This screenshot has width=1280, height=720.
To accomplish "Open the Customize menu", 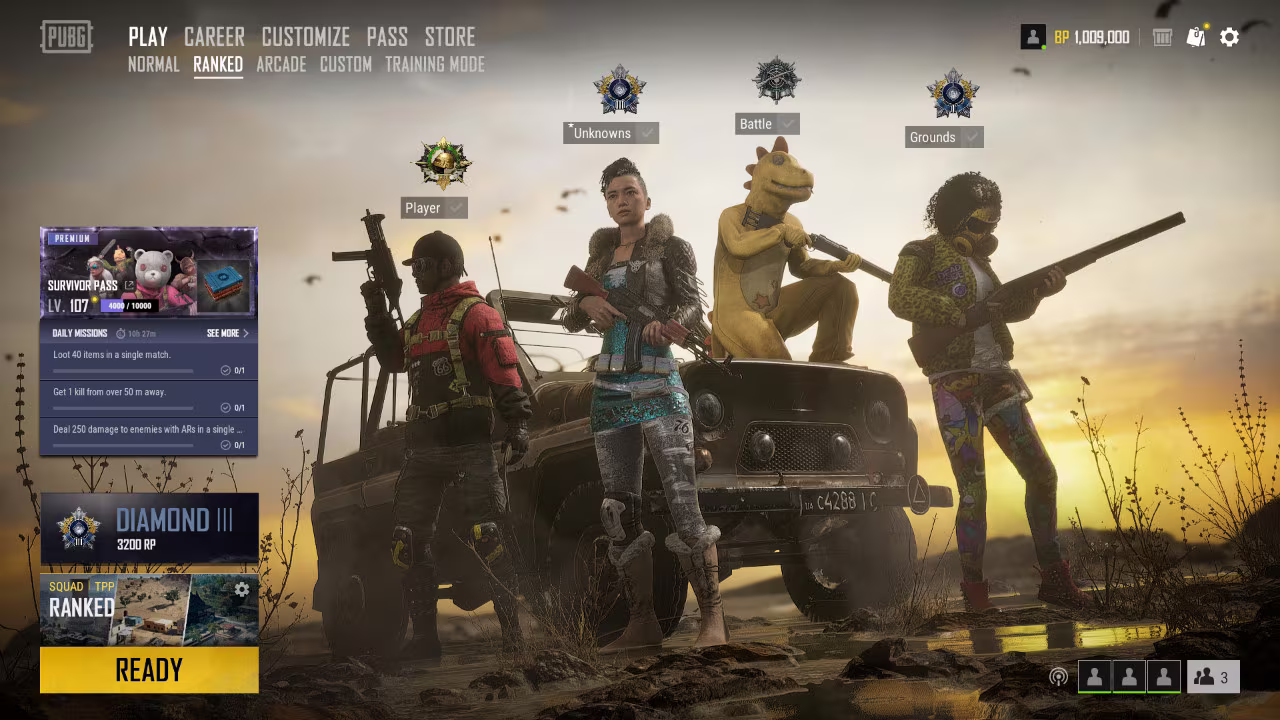I will [305, 37].
